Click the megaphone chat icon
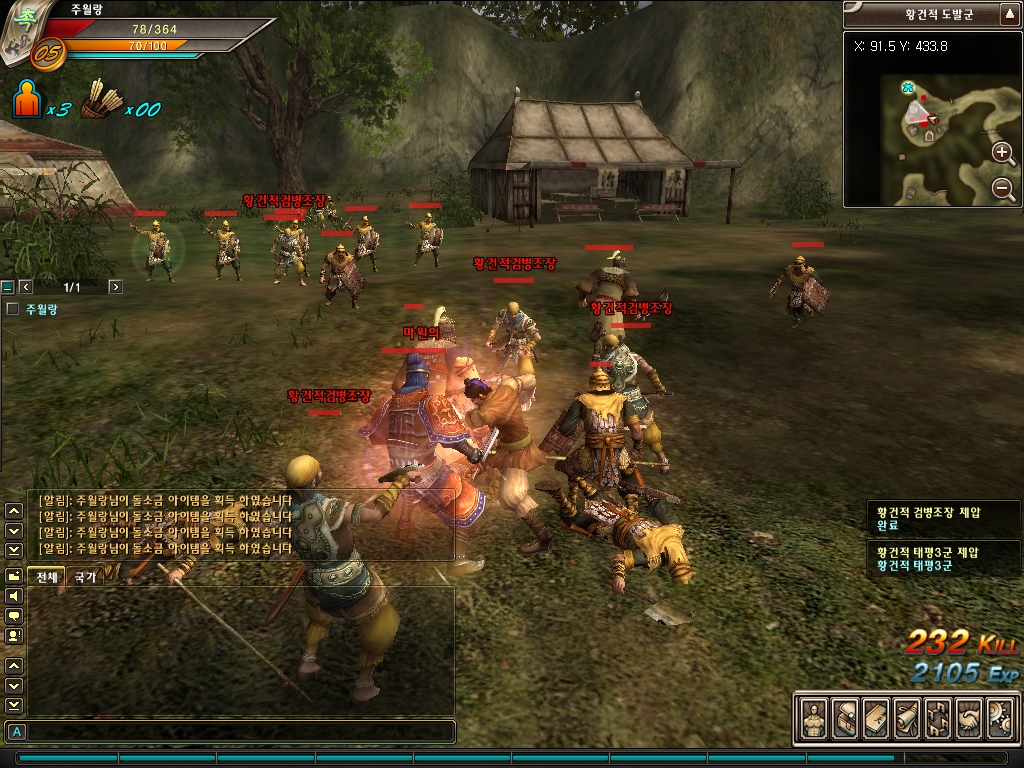The width and height of the screenshot is (1024, 768). pos(14,596)
